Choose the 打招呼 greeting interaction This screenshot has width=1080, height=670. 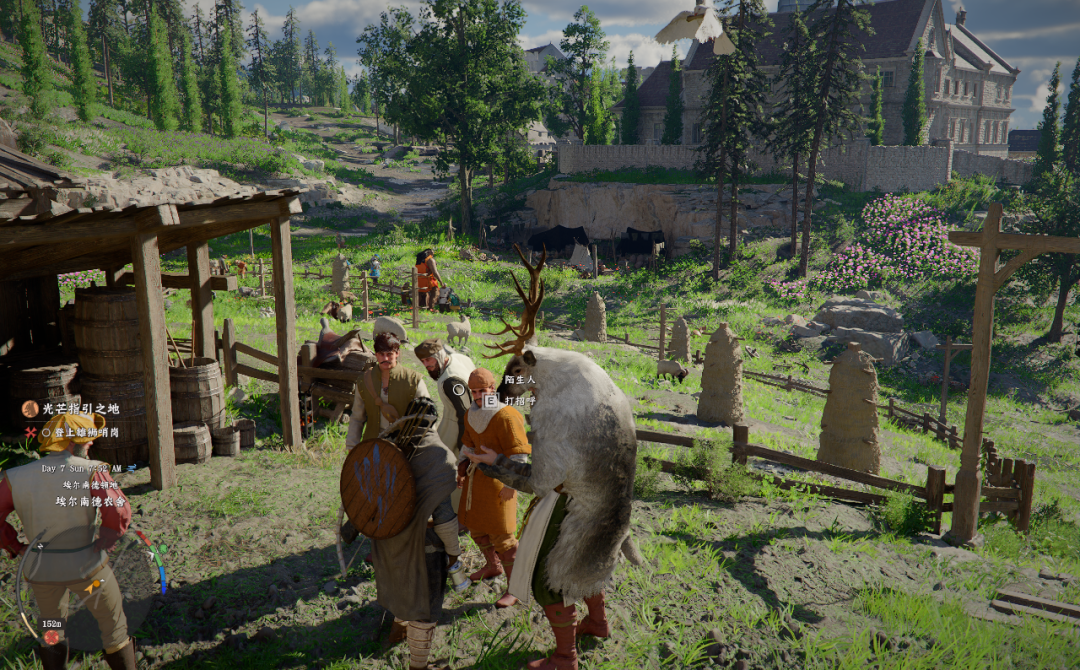pyautogui.click(x=518, y=400)
